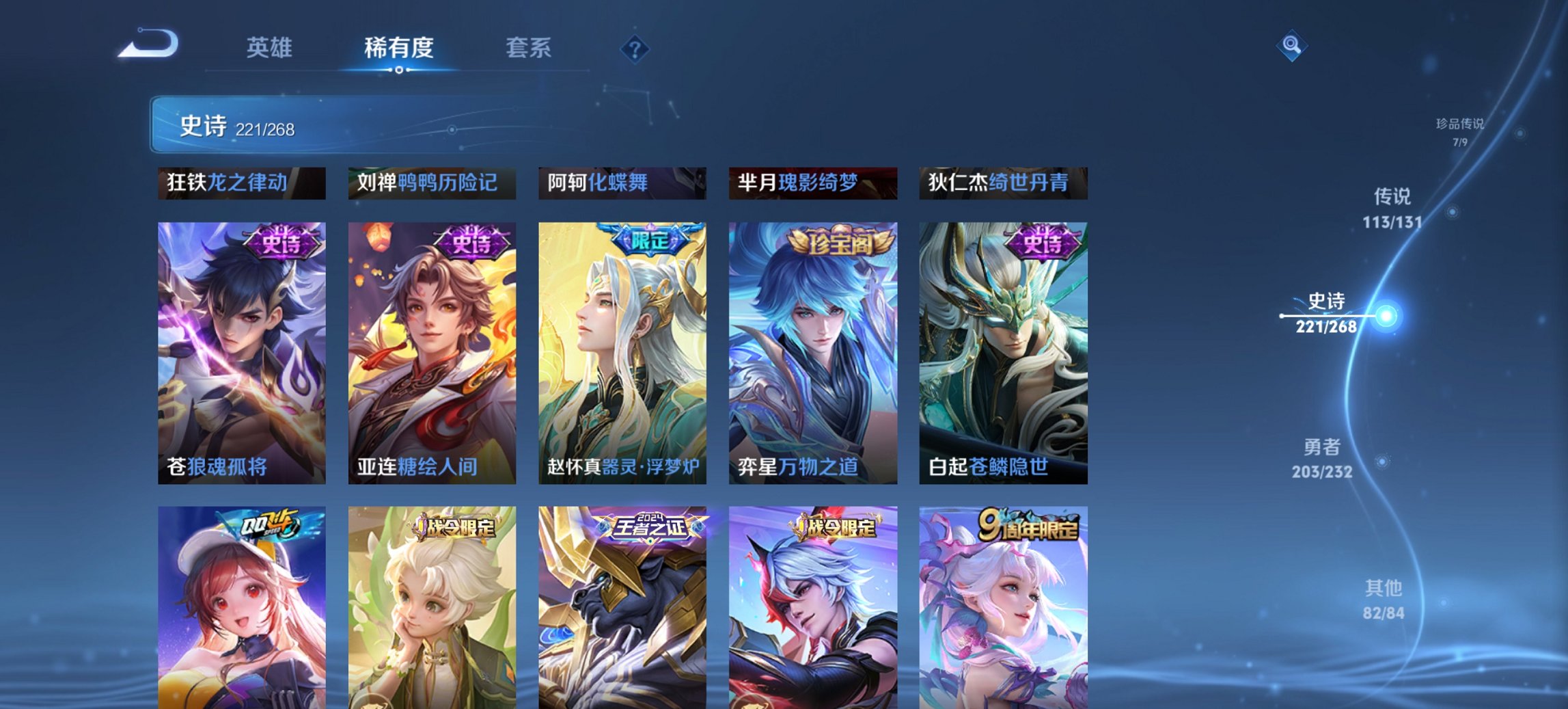This screenshot has height=709, width=1568.
Task: Switch to the 套系 tab
Action: 529,49
